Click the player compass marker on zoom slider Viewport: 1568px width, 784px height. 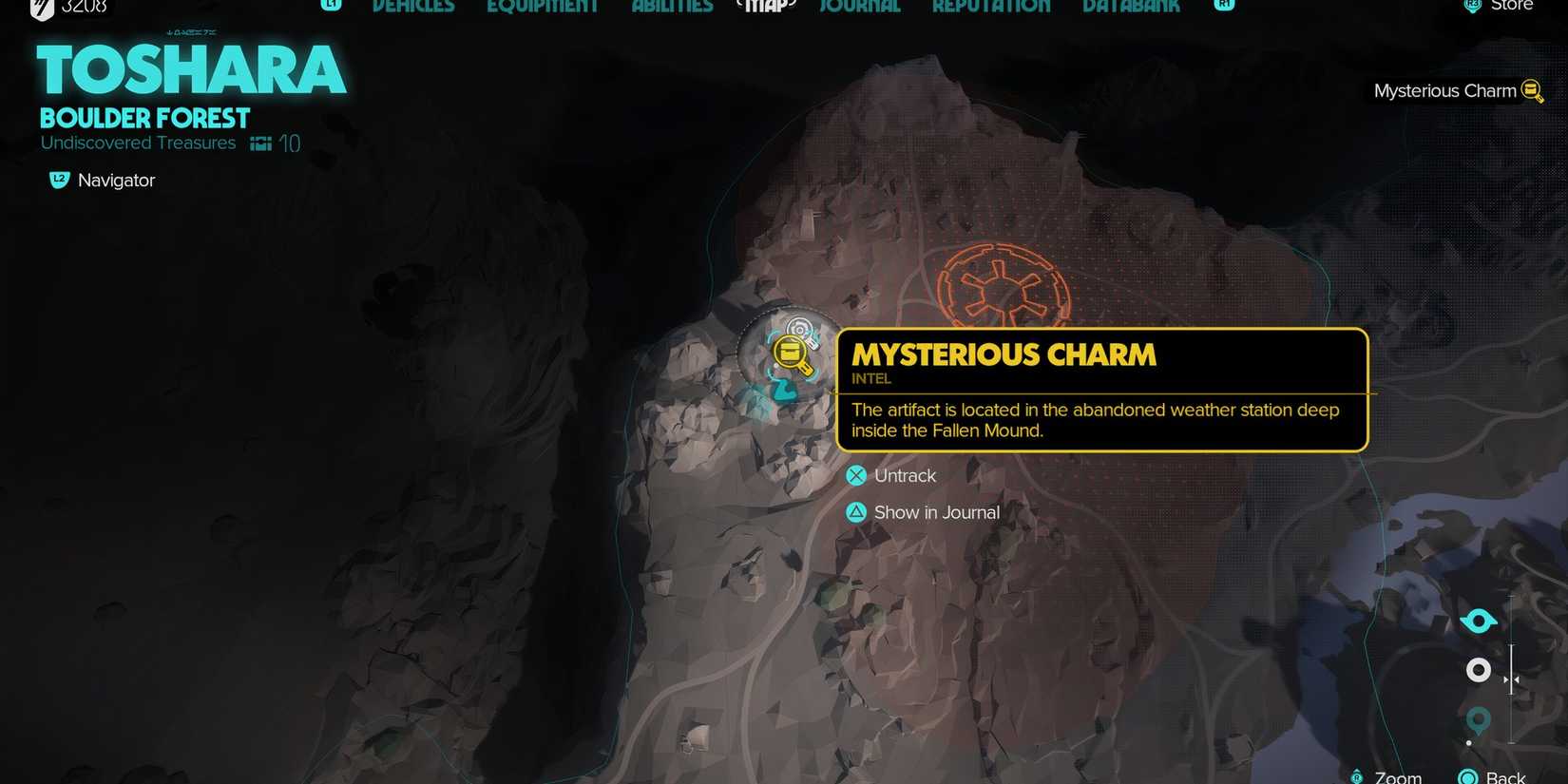[x=1478, y=620]
